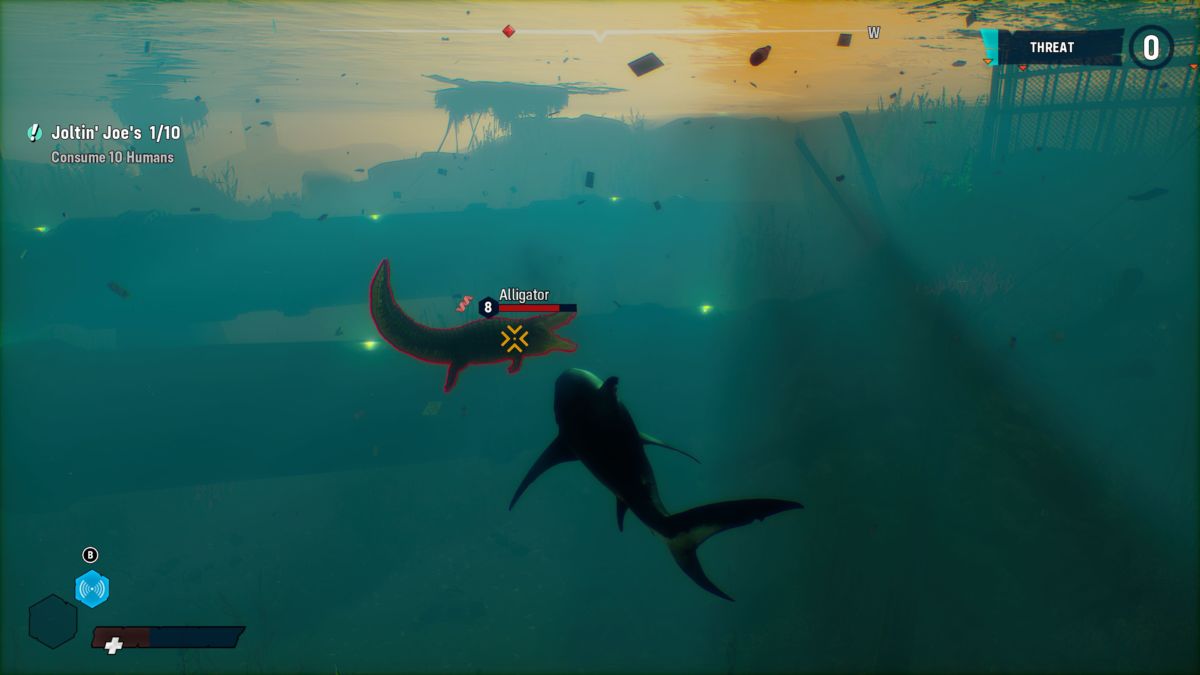This screenshot has height=675, width=1200.
Task: Click the yellow lock-on target reticle
Action: coord(514,339)
